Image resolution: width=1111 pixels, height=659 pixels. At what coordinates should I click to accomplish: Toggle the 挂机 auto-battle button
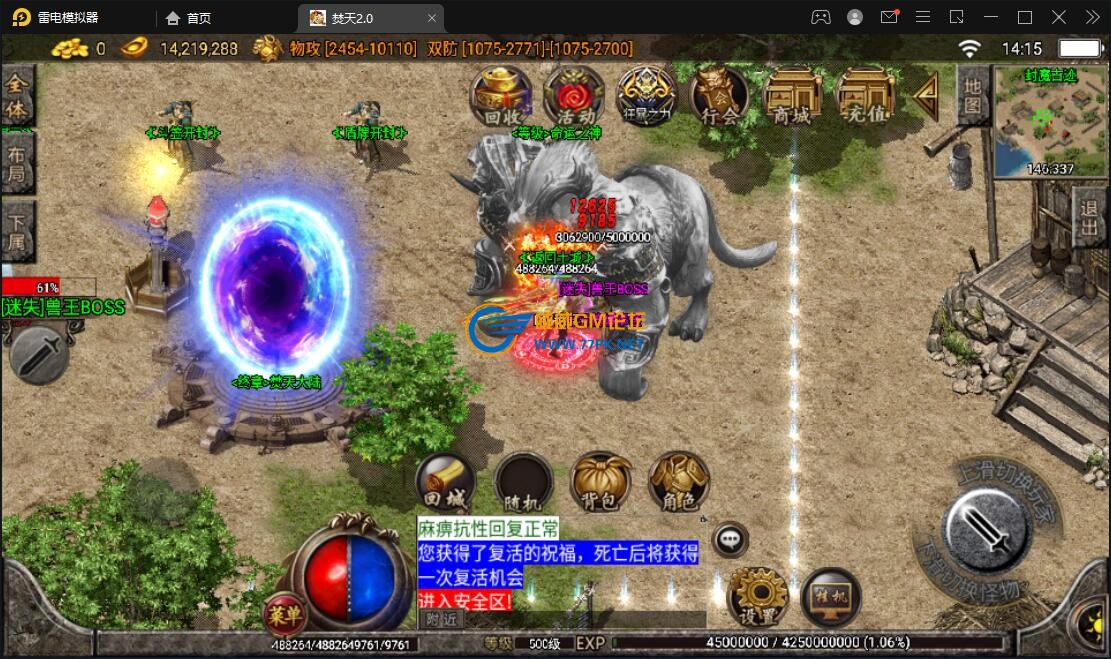pos(832,597)
